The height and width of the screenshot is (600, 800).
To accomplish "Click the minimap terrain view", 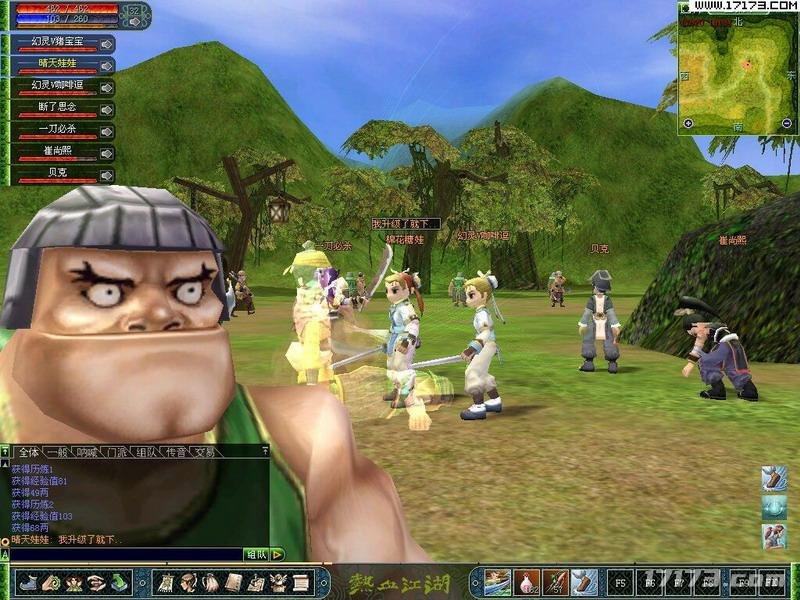I will click(737, 70).
